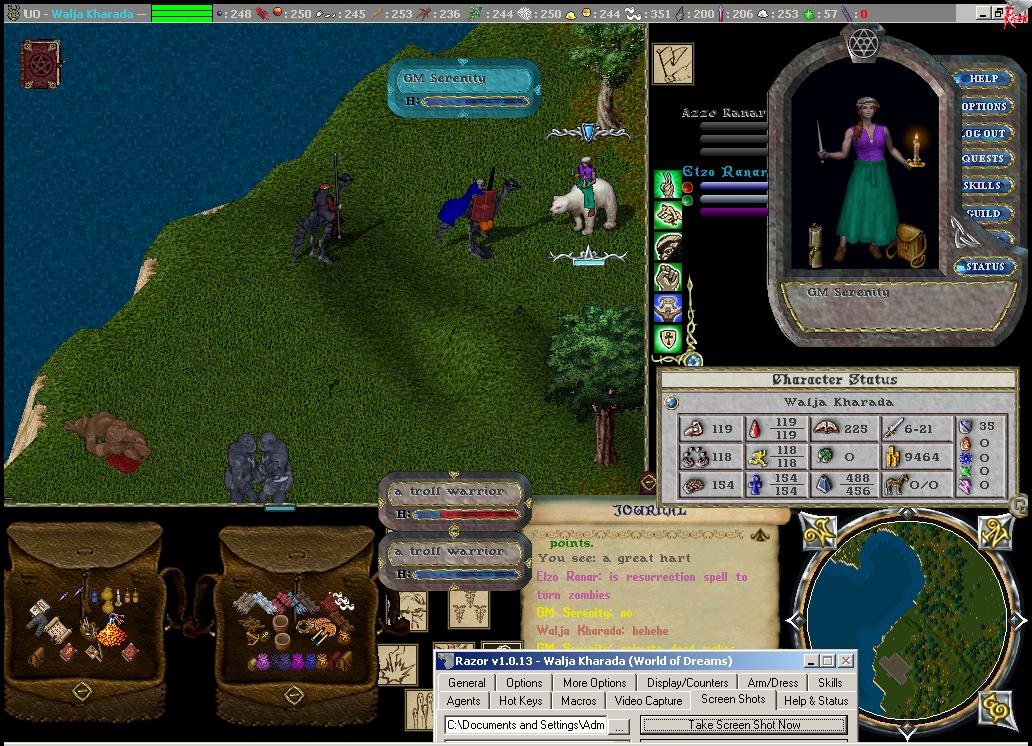Switch to Razor's Macros tab
The width and height of the screenshot is (1032, 746).
[x=578, y=701]
